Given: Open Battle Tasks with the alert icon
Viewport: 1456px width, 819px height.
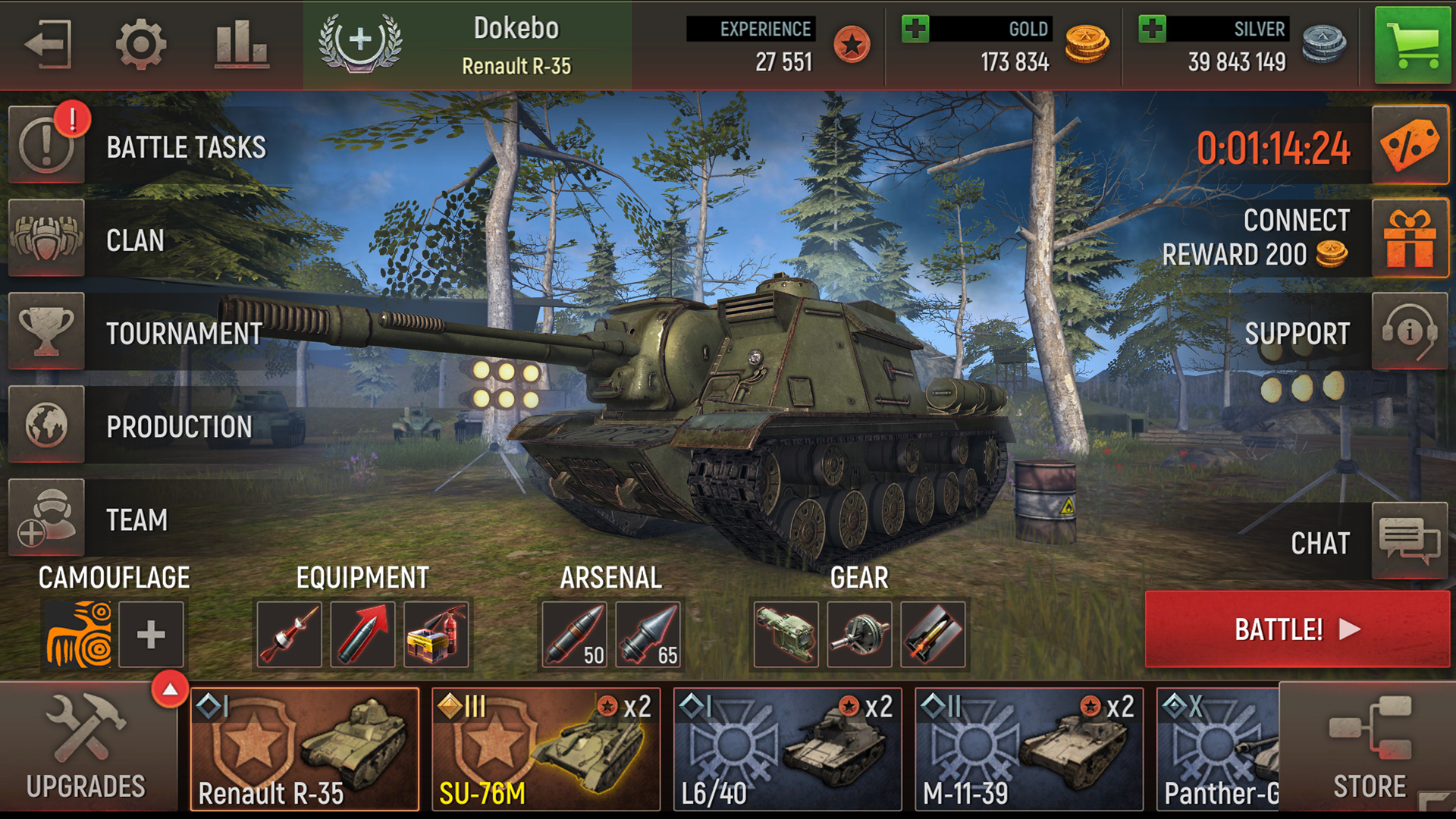Looking at the screenshot, I should (45, 144).
